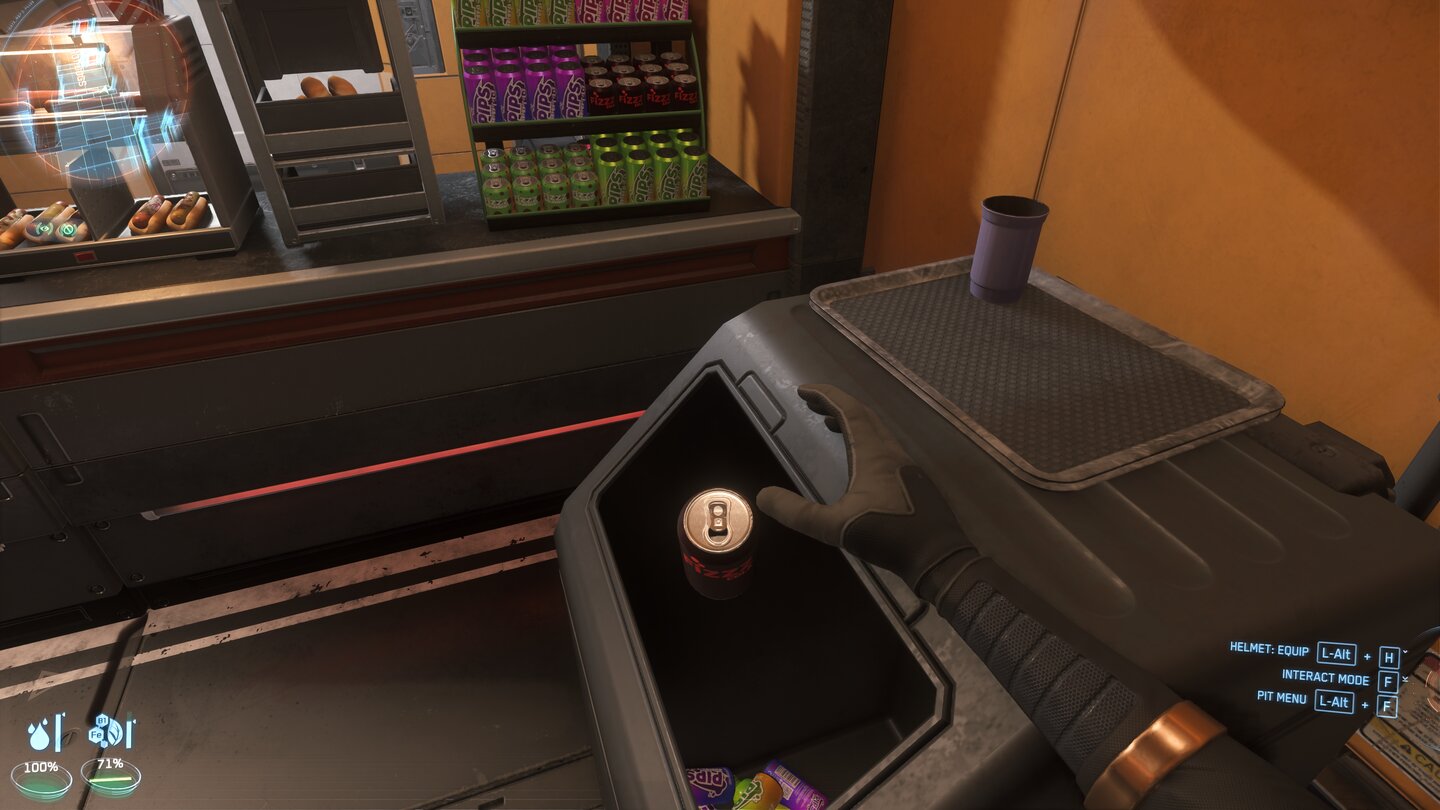Click the green 71% nutrition progress dish
The width and height of the screenshot is (1440, 810).
coord(113,779)
